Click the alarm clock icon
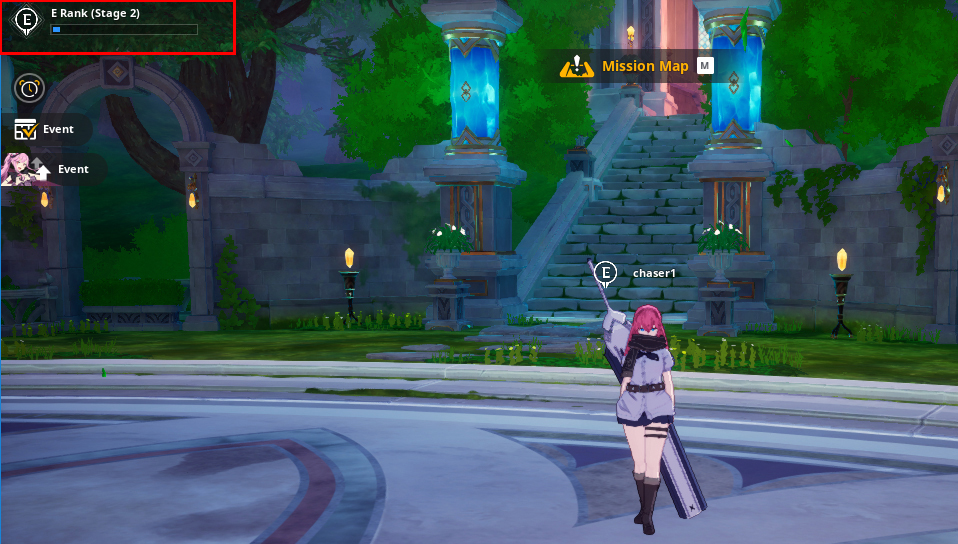Screen dimensions: 958x544 (29, 88)
